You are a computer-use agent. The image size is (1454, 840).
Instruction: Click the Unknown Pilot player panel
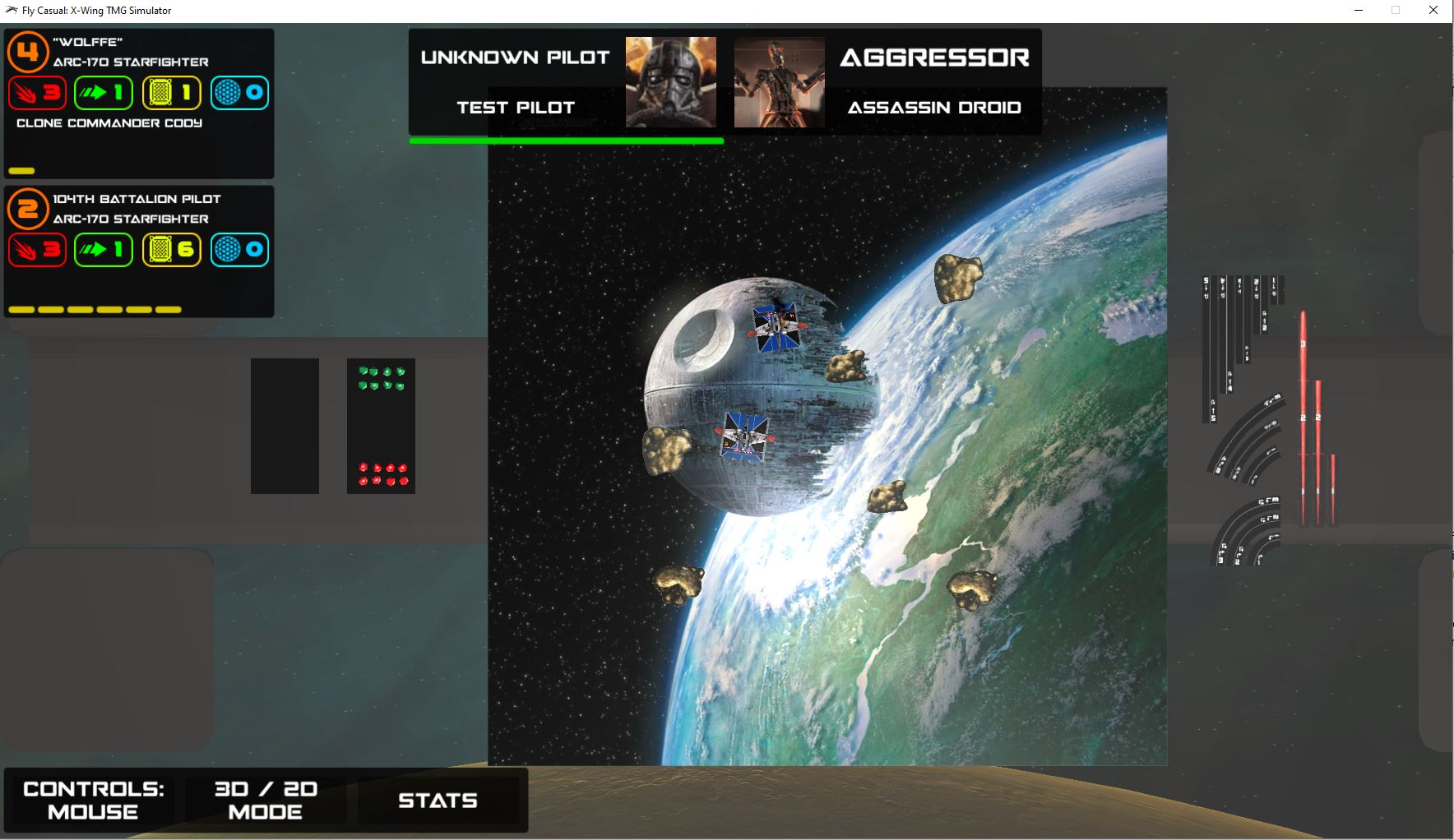pyautogui.click(x=516, y=81)
